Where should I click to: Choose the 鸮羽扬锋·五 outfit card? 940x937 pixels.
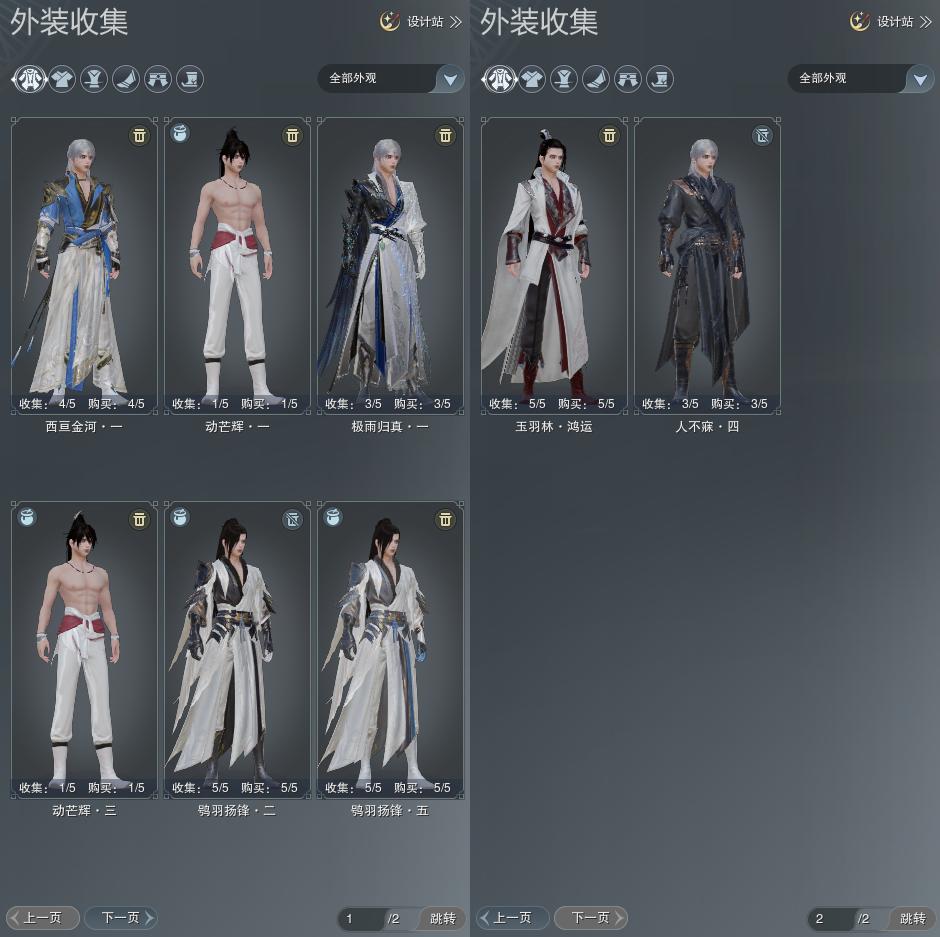[x=390, y=649]
